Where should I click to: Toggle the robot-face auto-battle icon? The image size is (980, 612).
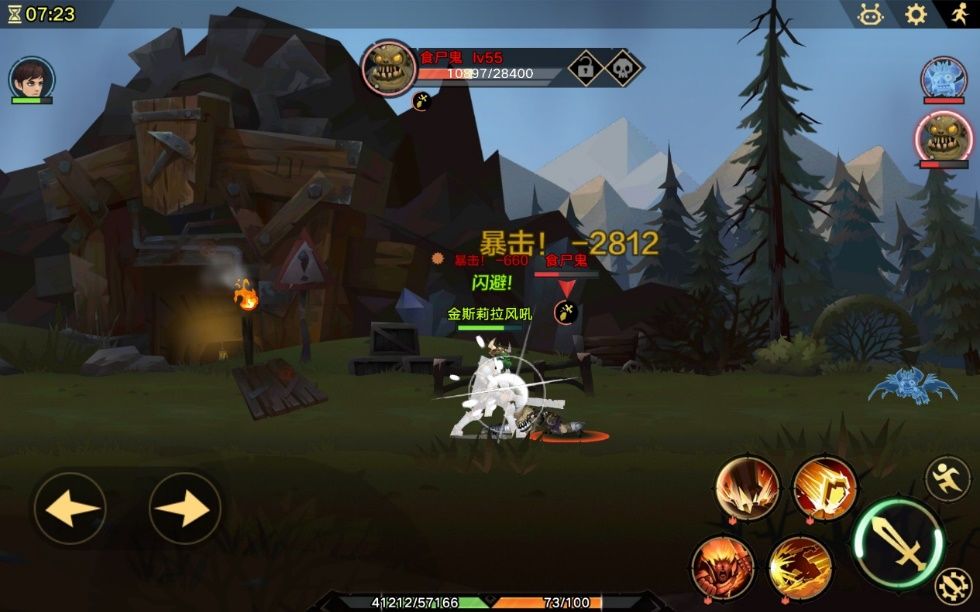(x=871, y=14)
